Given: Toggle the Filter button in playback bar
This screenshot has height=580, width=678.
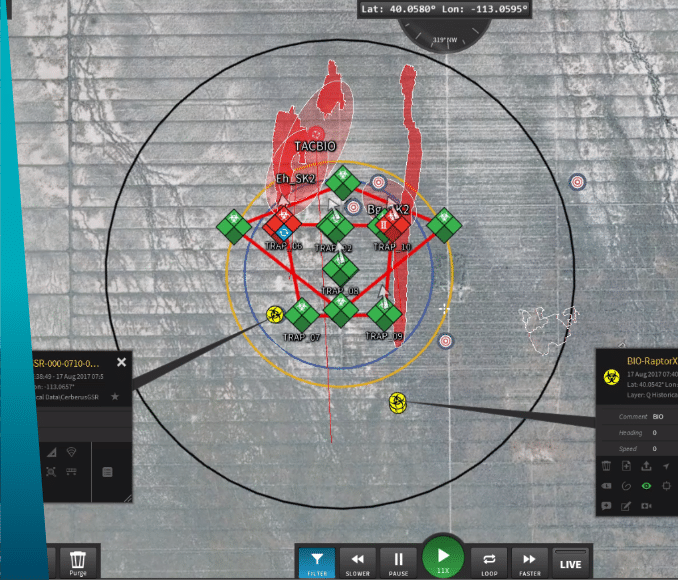Looking at the screenshot, I should (317, 564).
